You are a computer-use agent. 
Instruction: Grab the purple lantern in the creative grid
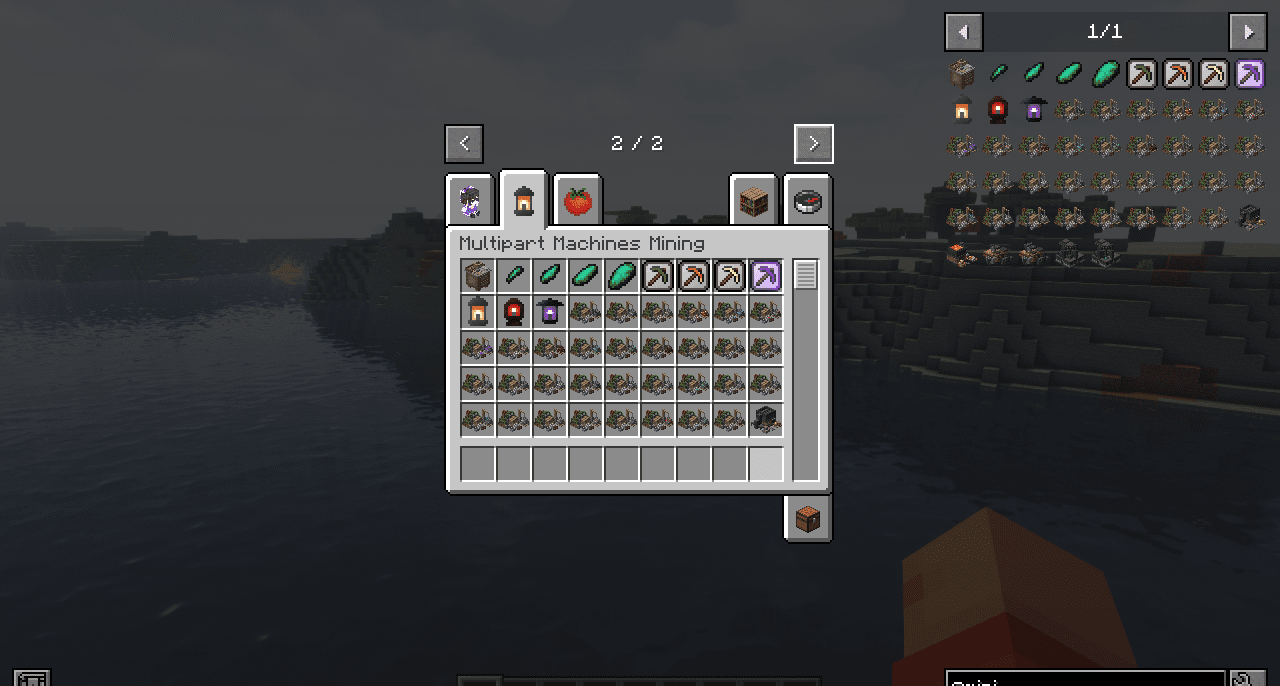tap(550, 312)
